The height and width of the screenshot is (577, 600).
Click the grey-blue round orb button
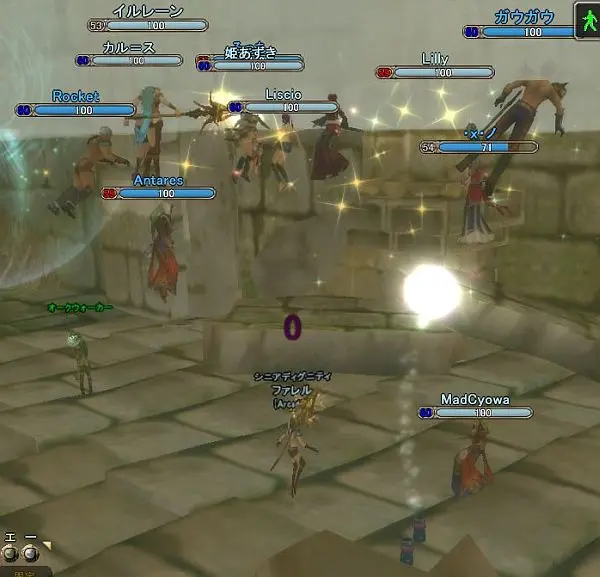(30, 552)
